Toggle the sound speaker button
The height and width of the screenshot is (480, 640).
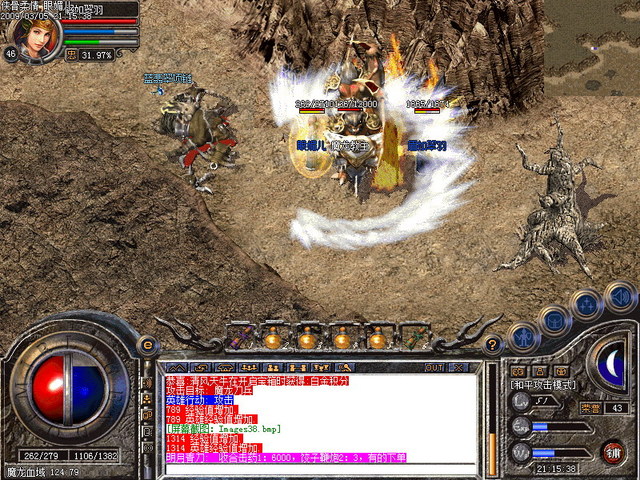pyautogui.click(x=619, y=296)
